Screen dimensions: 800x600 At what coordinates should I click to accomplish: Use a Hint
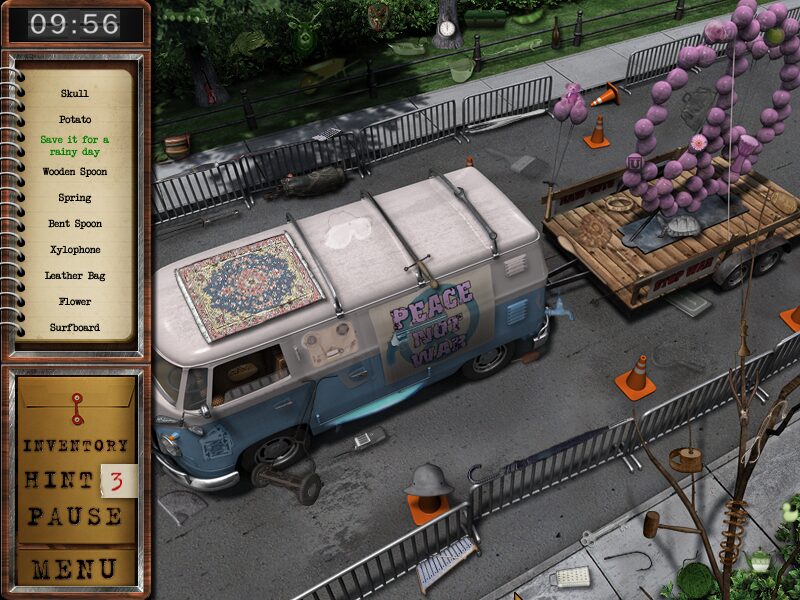[59, 481]
